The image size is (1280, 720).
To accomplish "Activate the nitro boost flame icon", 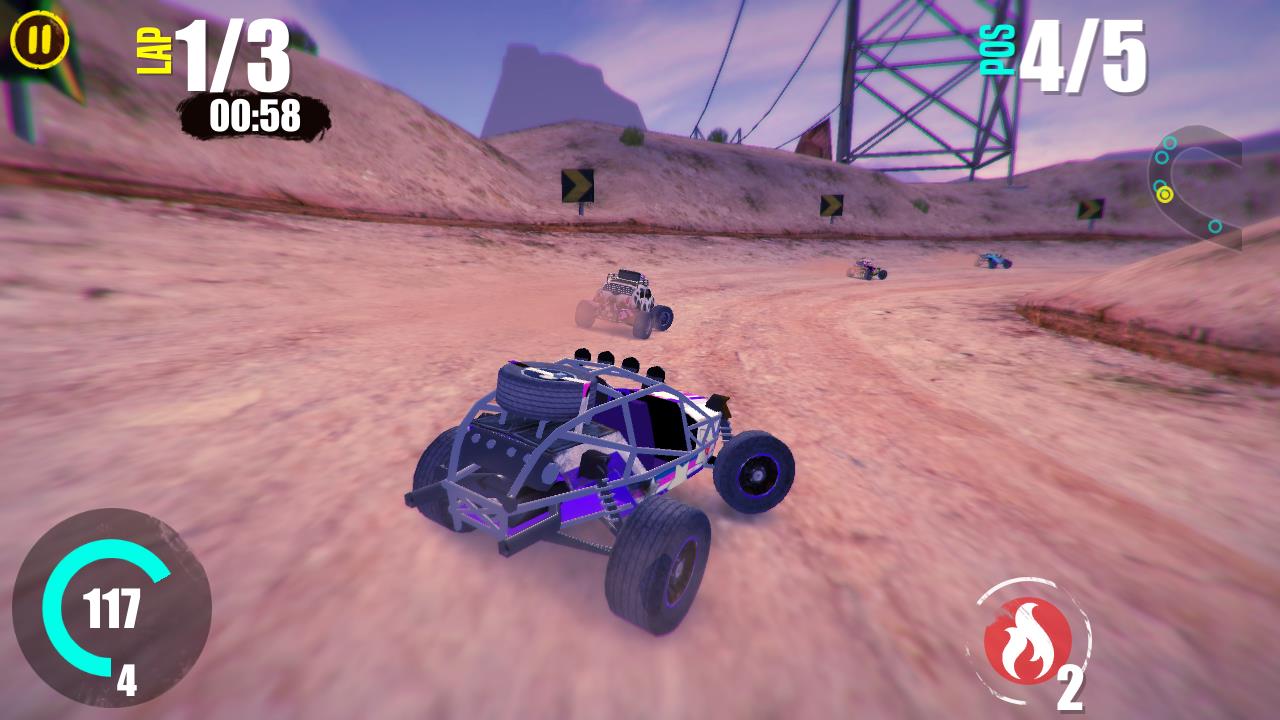I will pos(1026,637).
